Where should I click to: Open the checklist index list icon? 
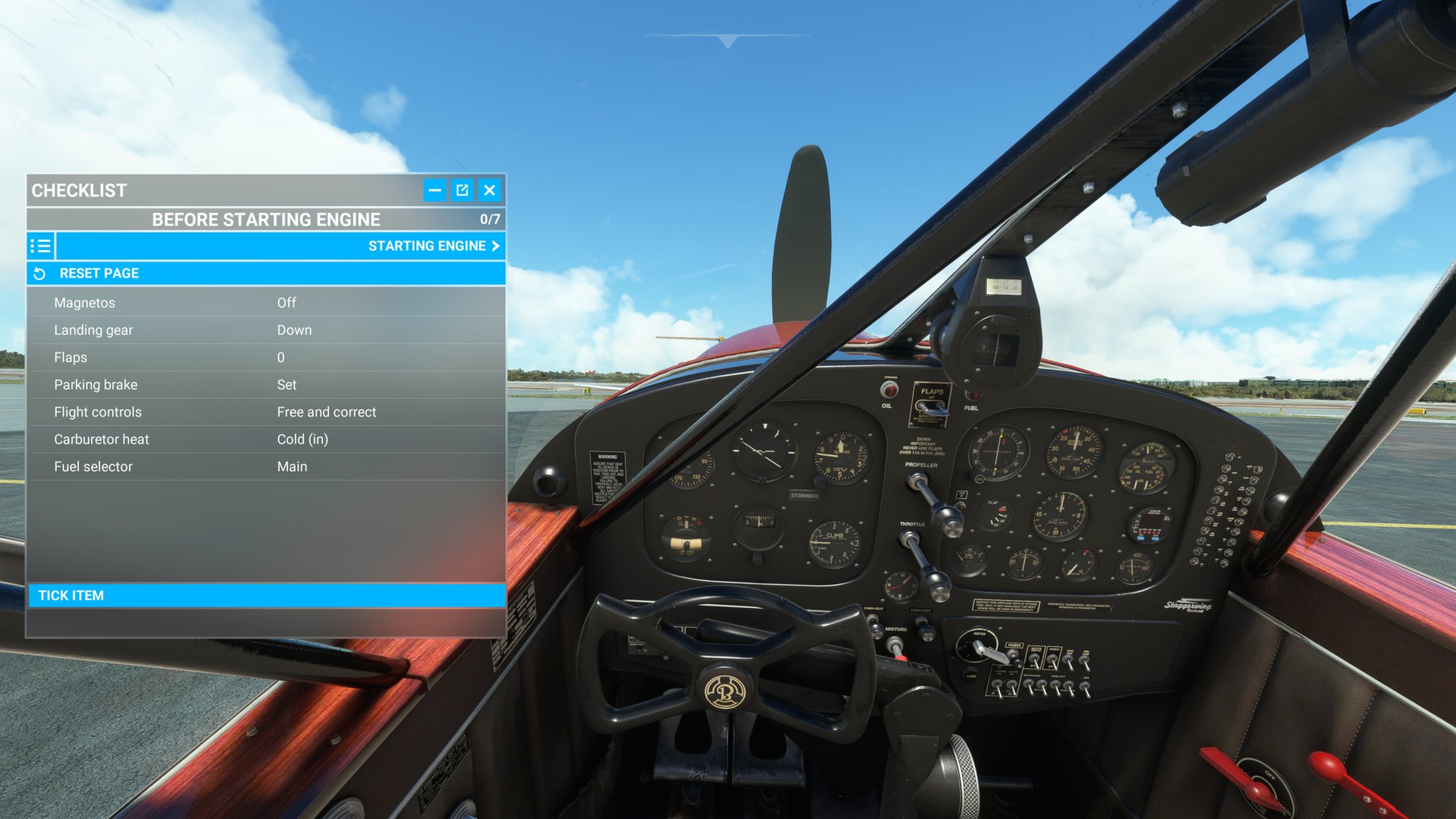[x=41, y=246]
